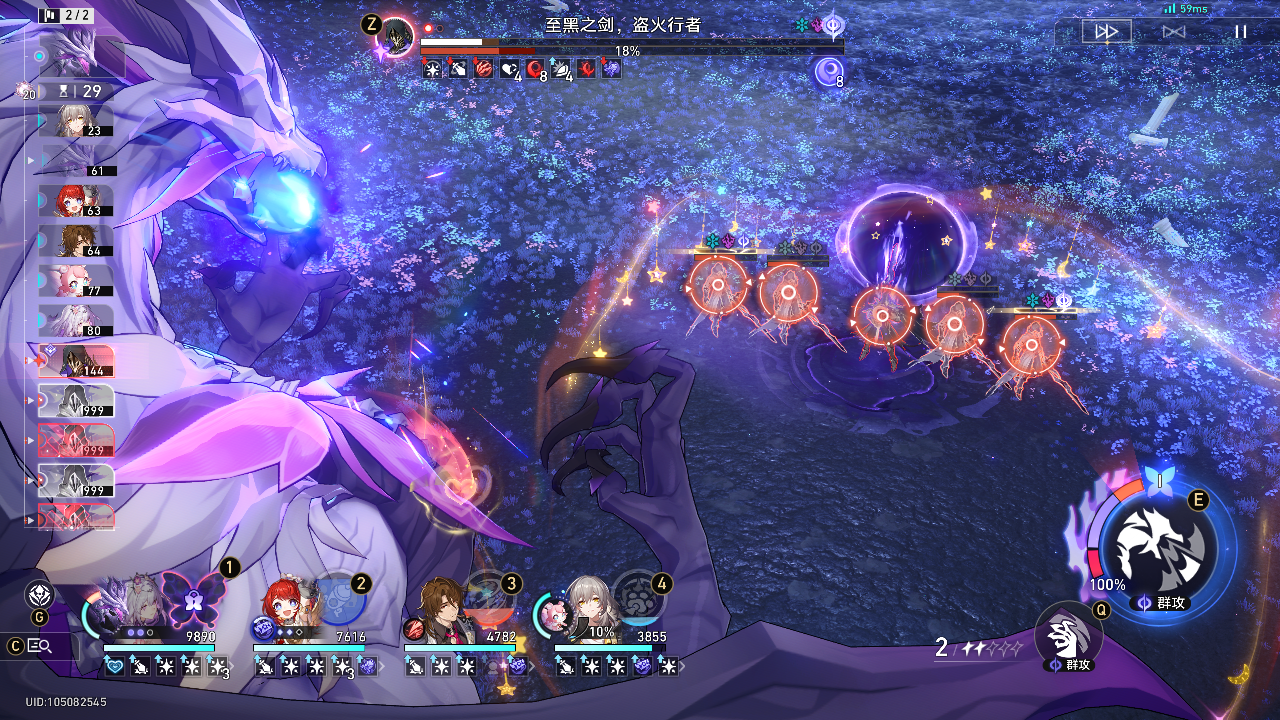Target the rightmost red enemy marker
Viewport: 1280px width, 720px height.
coord(1031,345)
